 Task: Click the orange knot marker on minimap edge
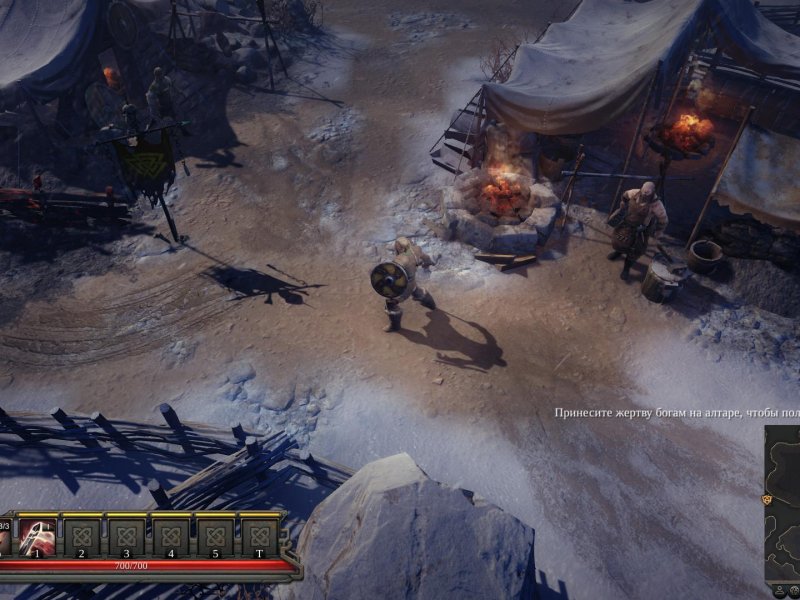click(x=767, y=497)
